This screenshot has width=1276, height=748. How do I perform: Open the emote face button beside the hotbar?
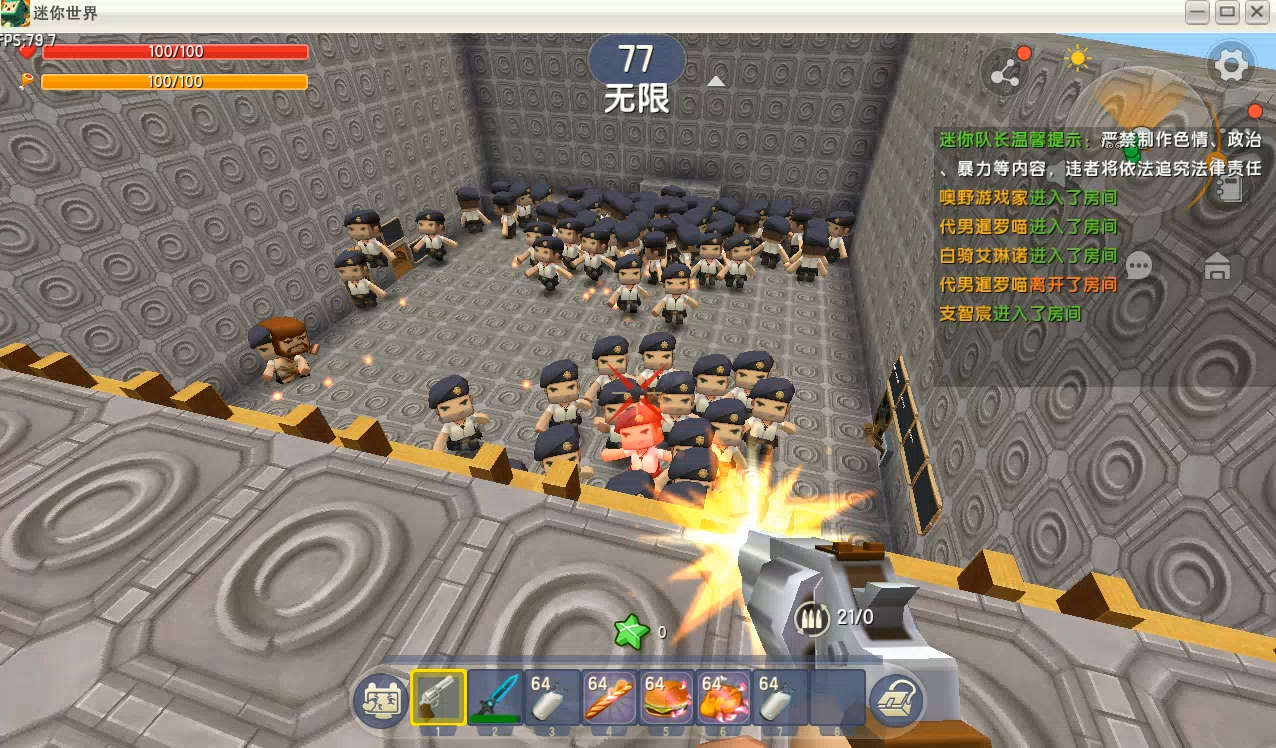(x=379, y=698)
